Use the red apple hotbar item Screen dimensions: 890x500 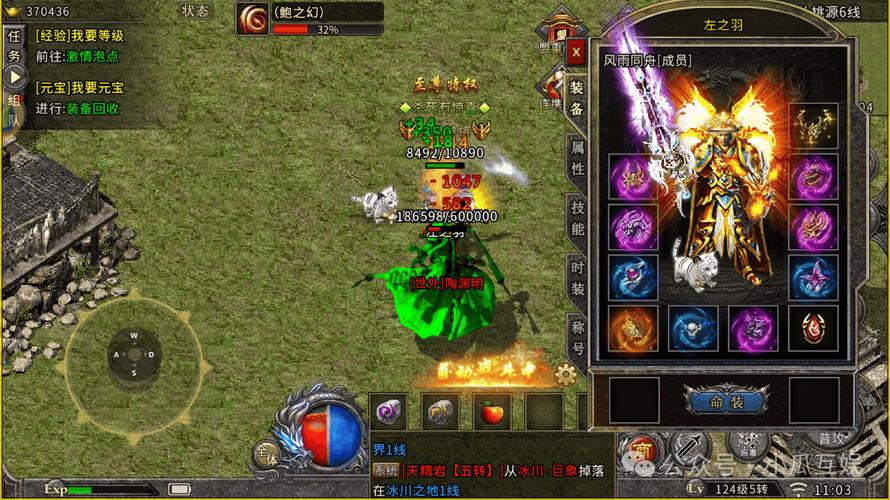point(492,410)
